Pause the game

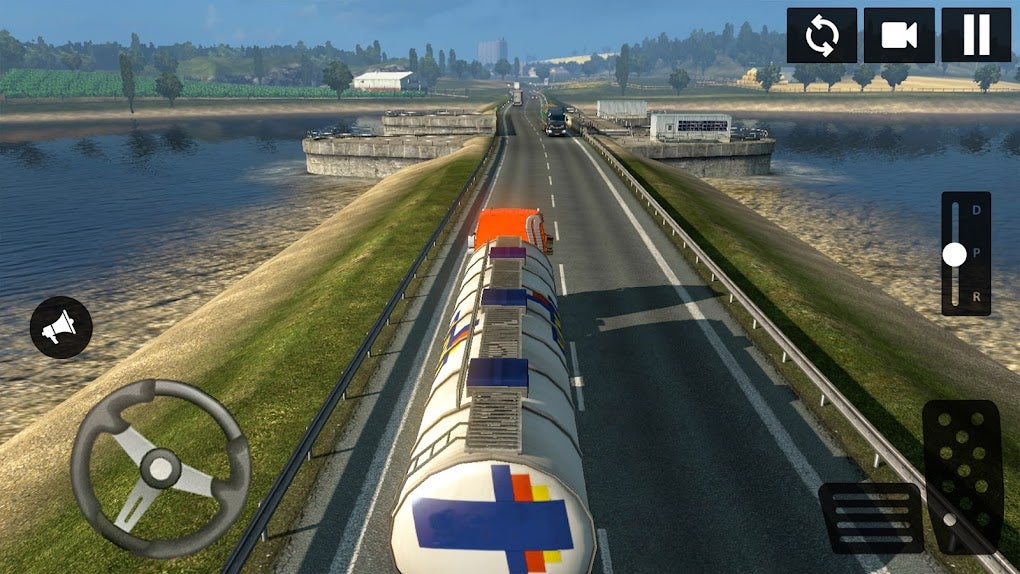976,36
